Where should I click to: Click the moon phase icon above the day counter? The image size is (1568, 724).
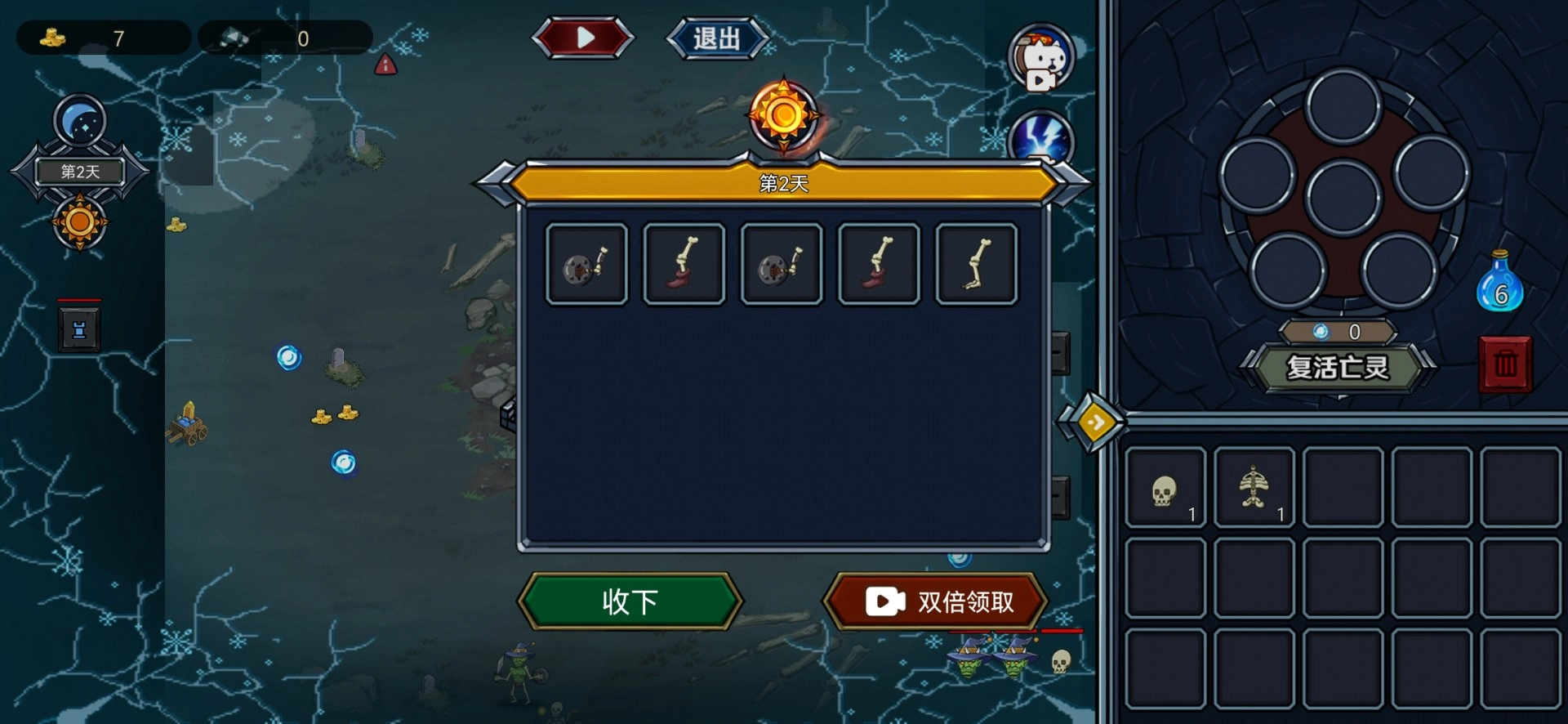tap(78, 121)
